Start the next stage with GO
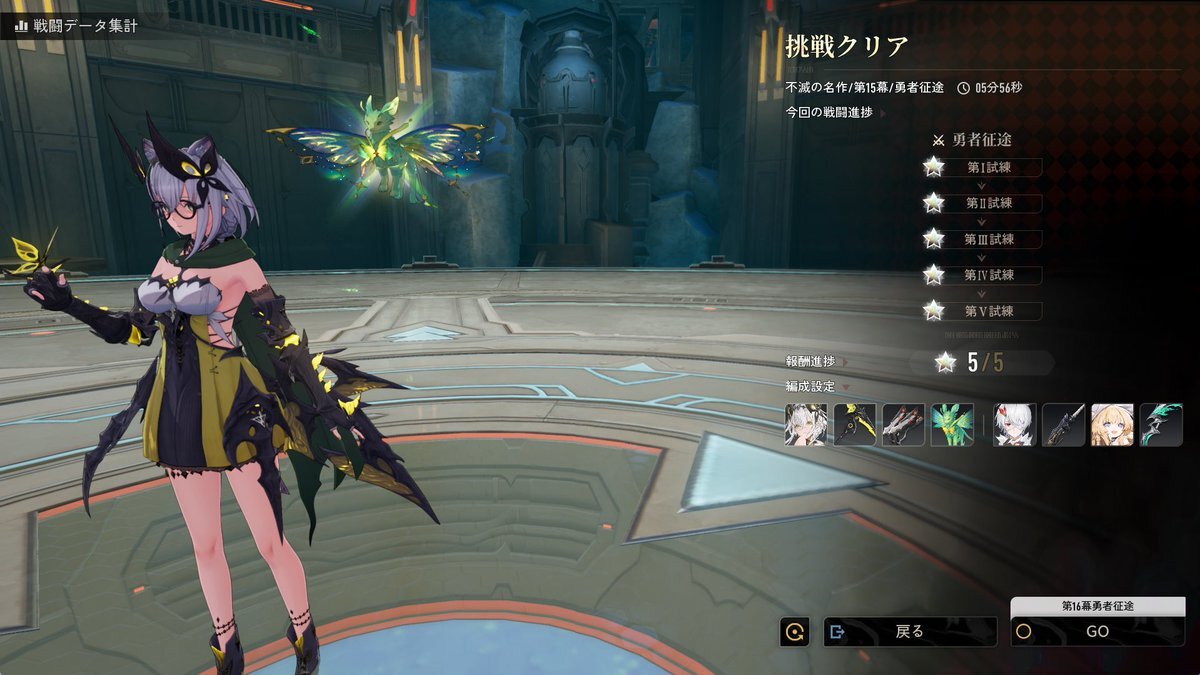The height and width of the screenshot is (675, 1200). tap(1097, 631)
